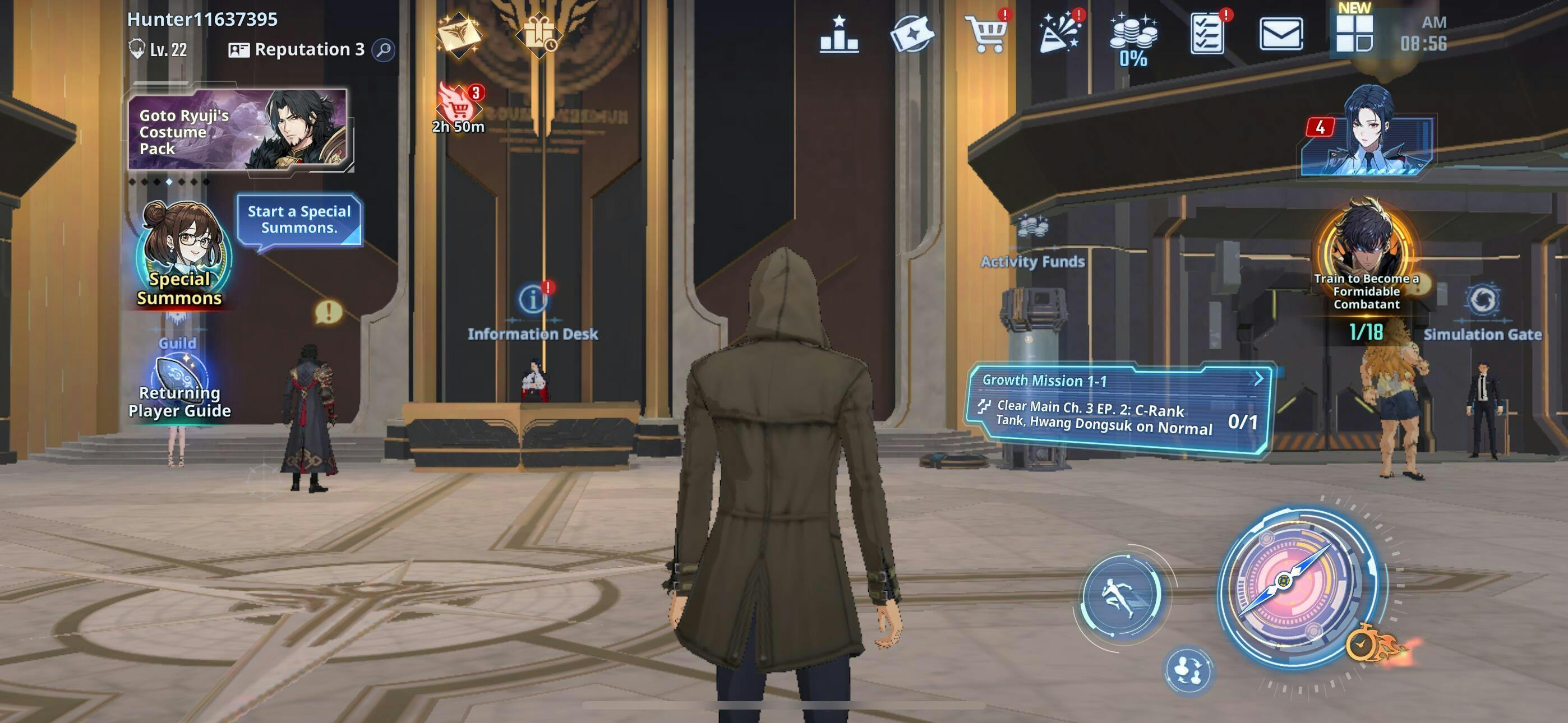Open the gold winged card icon

(x=458, y=35)
